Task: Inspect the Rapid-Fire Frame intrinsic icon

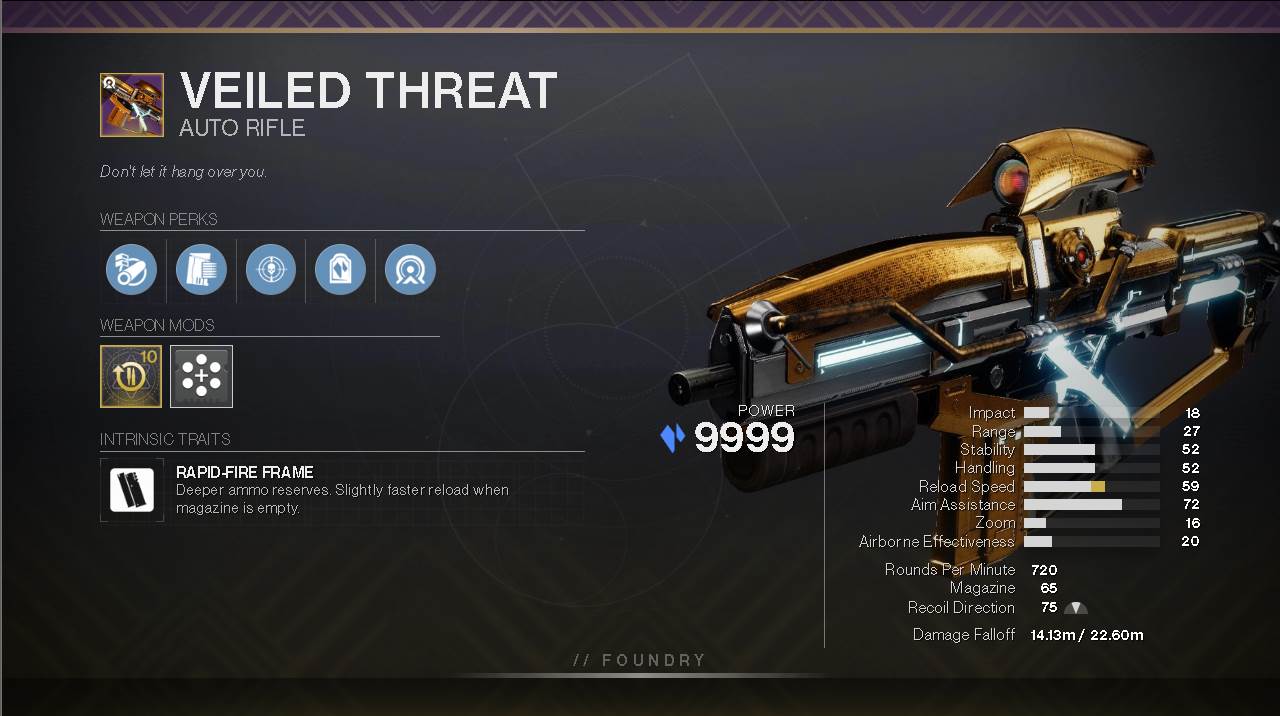Action: 132,490
